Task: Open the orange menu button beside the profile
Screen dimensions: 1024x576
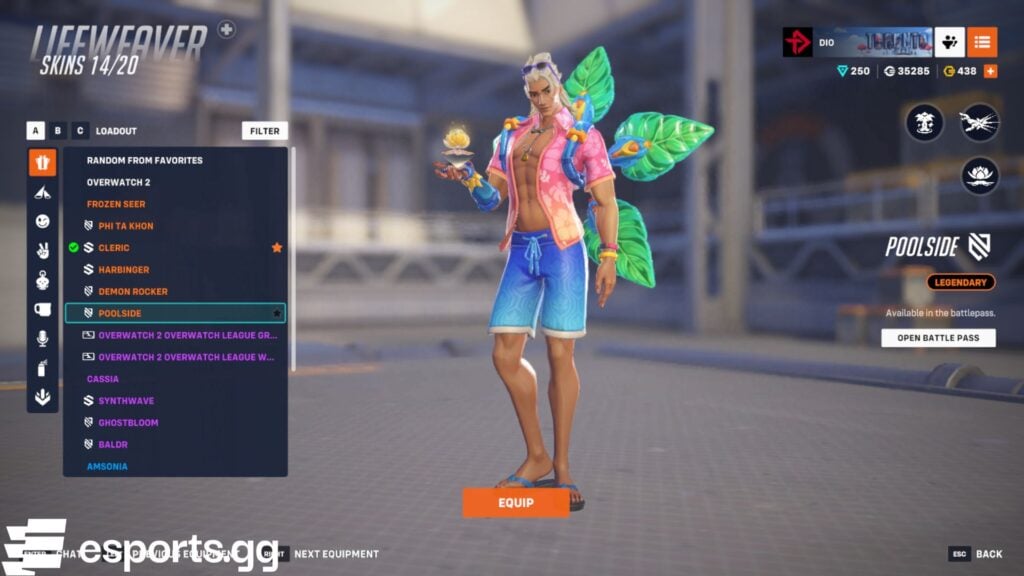Action: (x=982, y=42)
